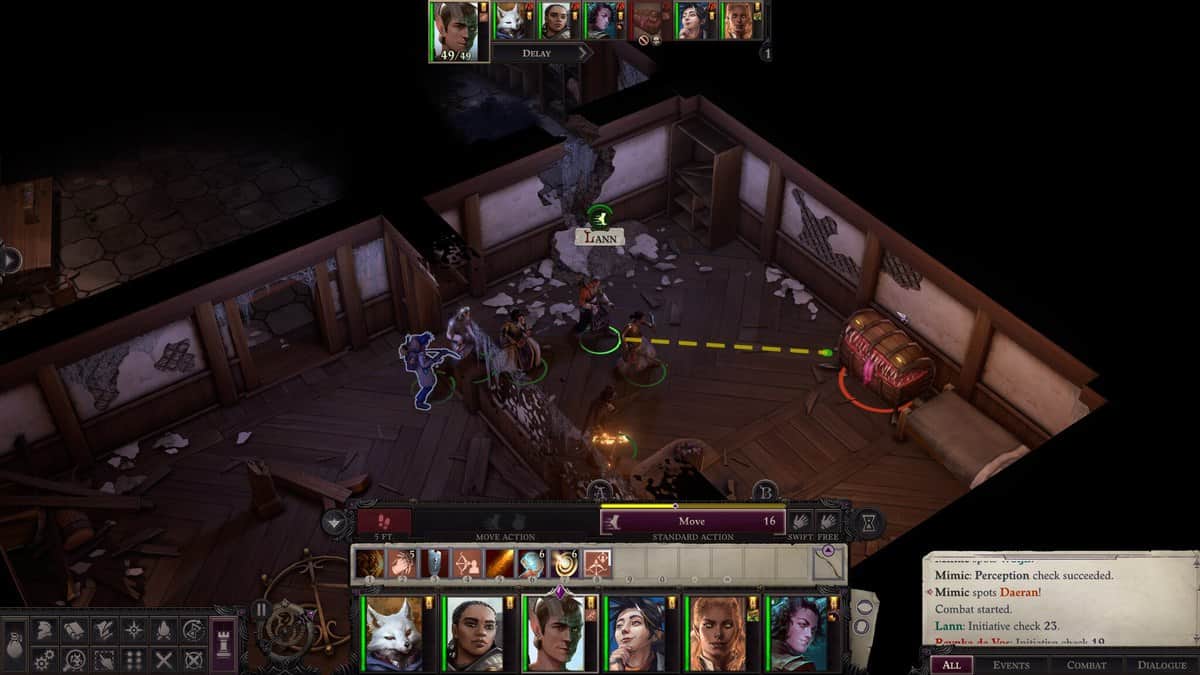Expand the left side panel arrow

tap(10, 260)
